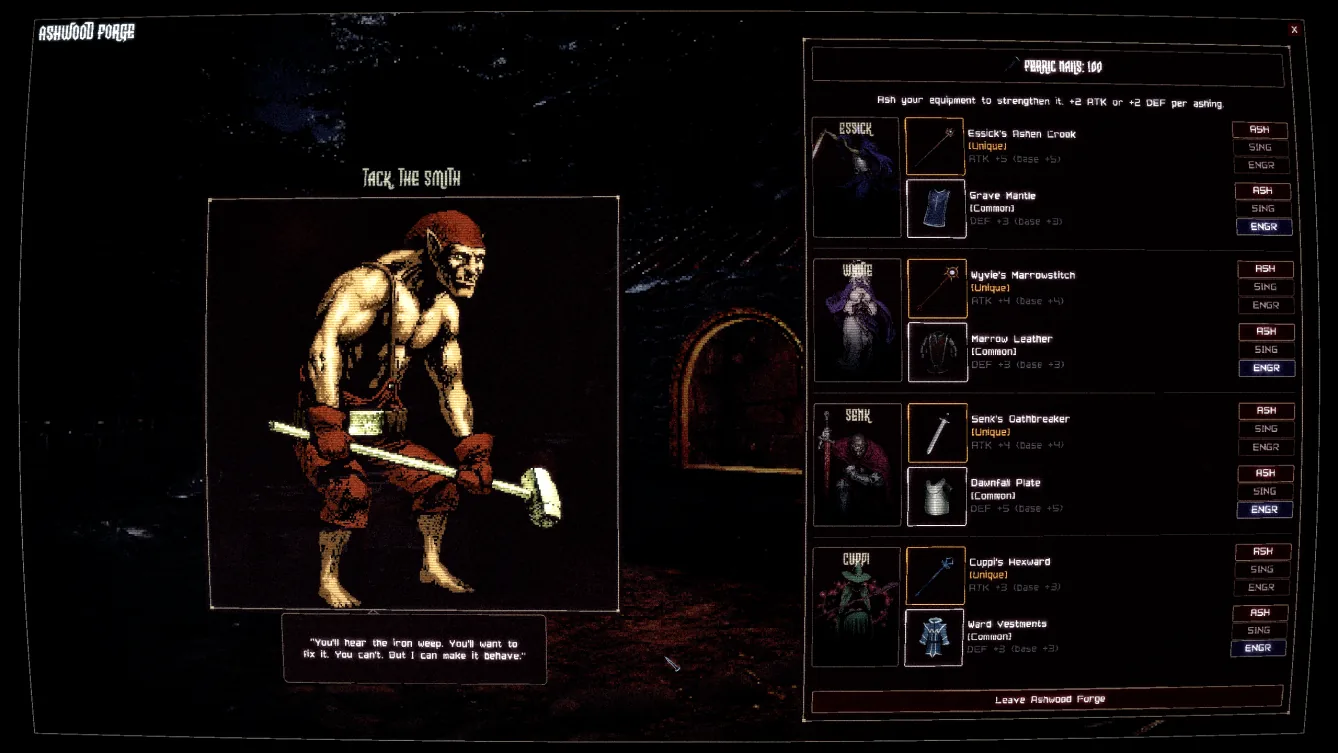Image resolution: width=1338 pixels, height=753 pixels.
Task: Ash Senk's Oathbreaker
Action: click(x=1265, y=410)
